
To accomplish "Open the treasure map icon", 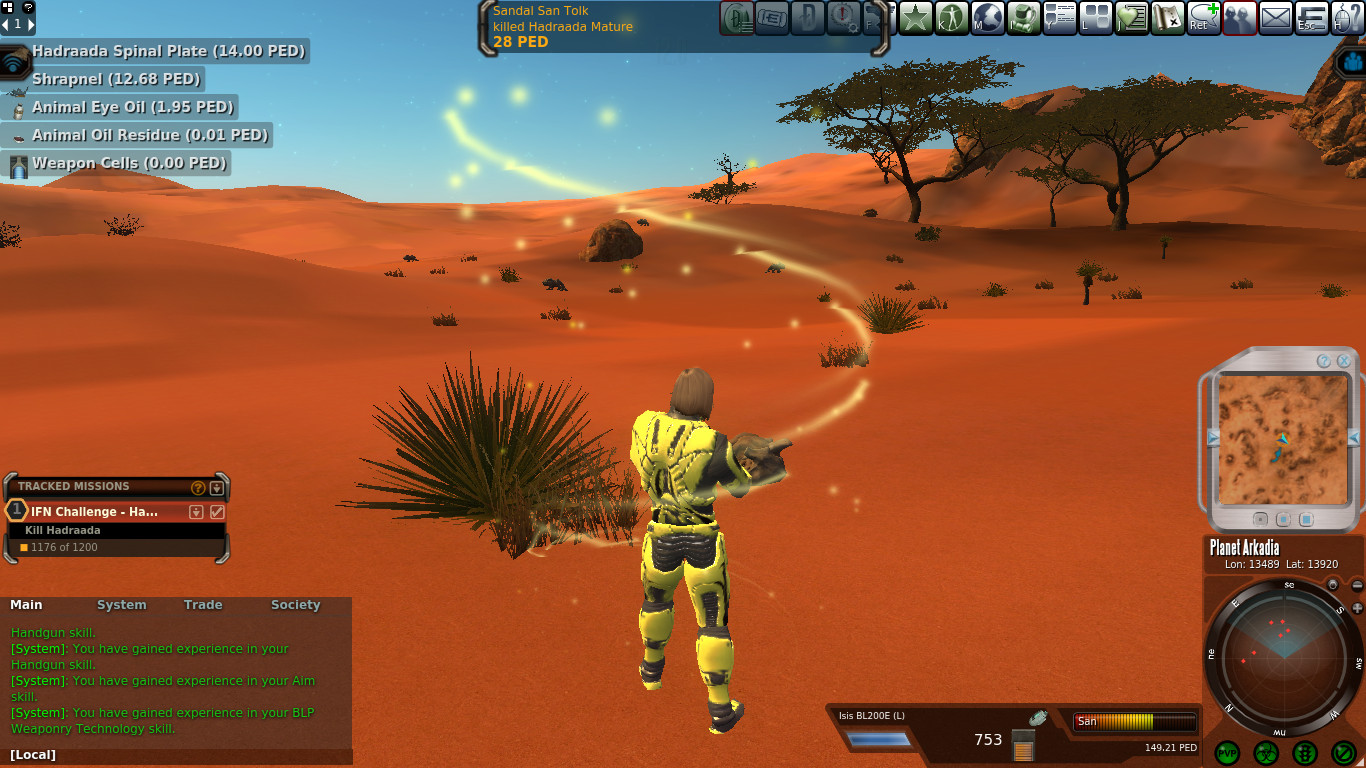I will tap(1167, 17).
